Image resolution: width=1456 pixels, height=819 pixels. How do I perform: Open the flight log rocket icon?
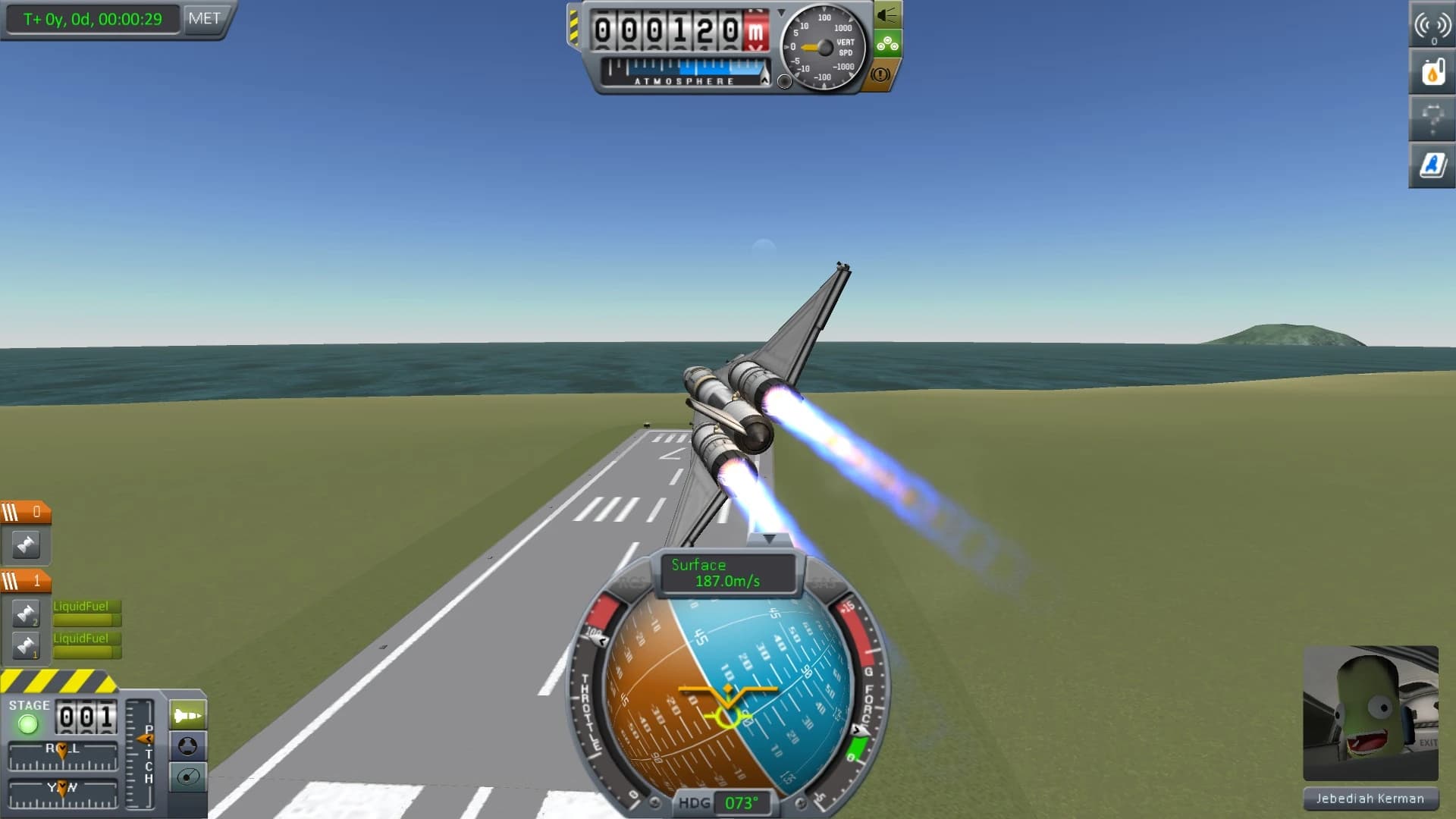[1431, 165]
